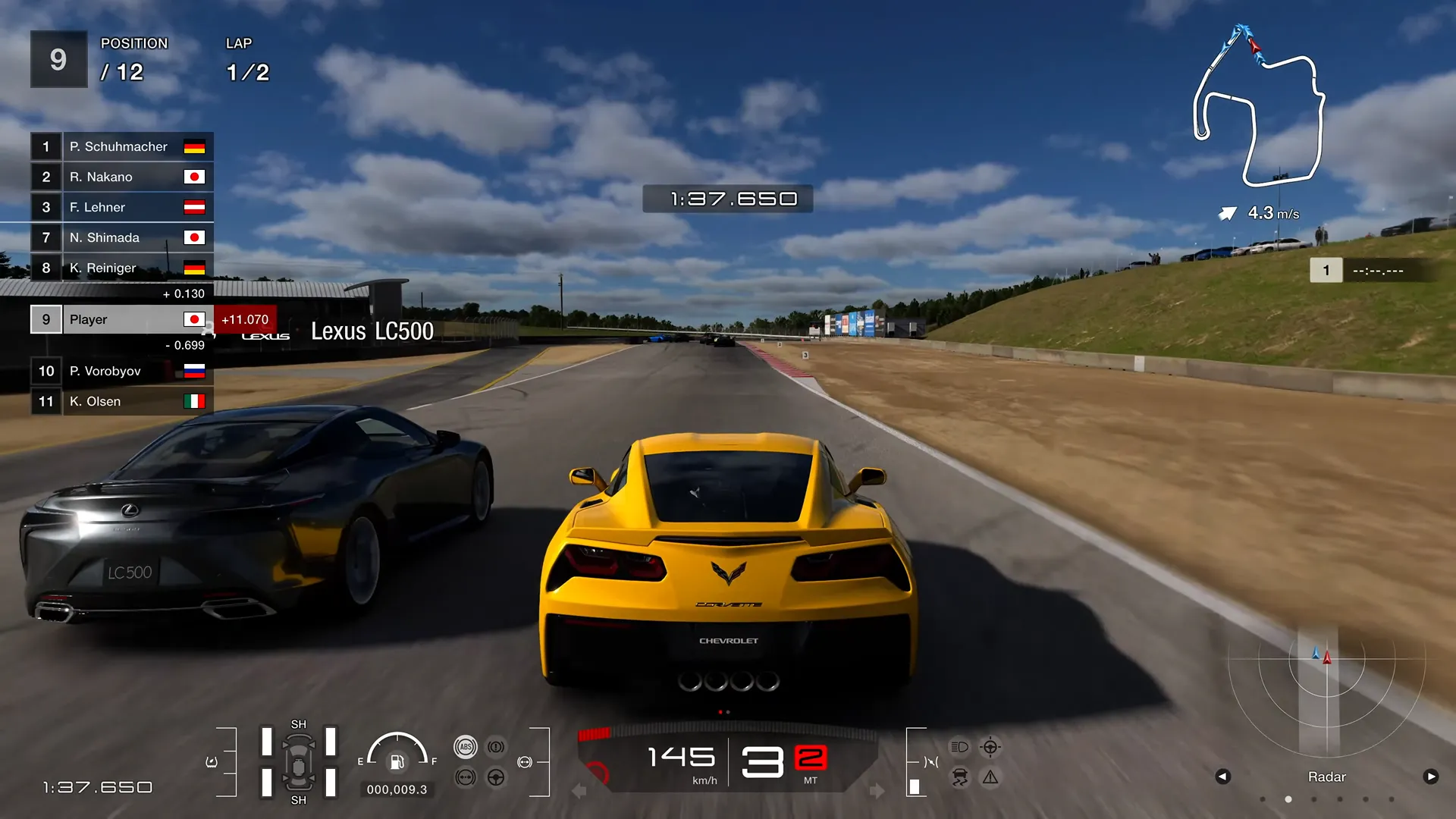Click the steering wheel assist icon
The image size is (1456, 819).
coord(496,777)
